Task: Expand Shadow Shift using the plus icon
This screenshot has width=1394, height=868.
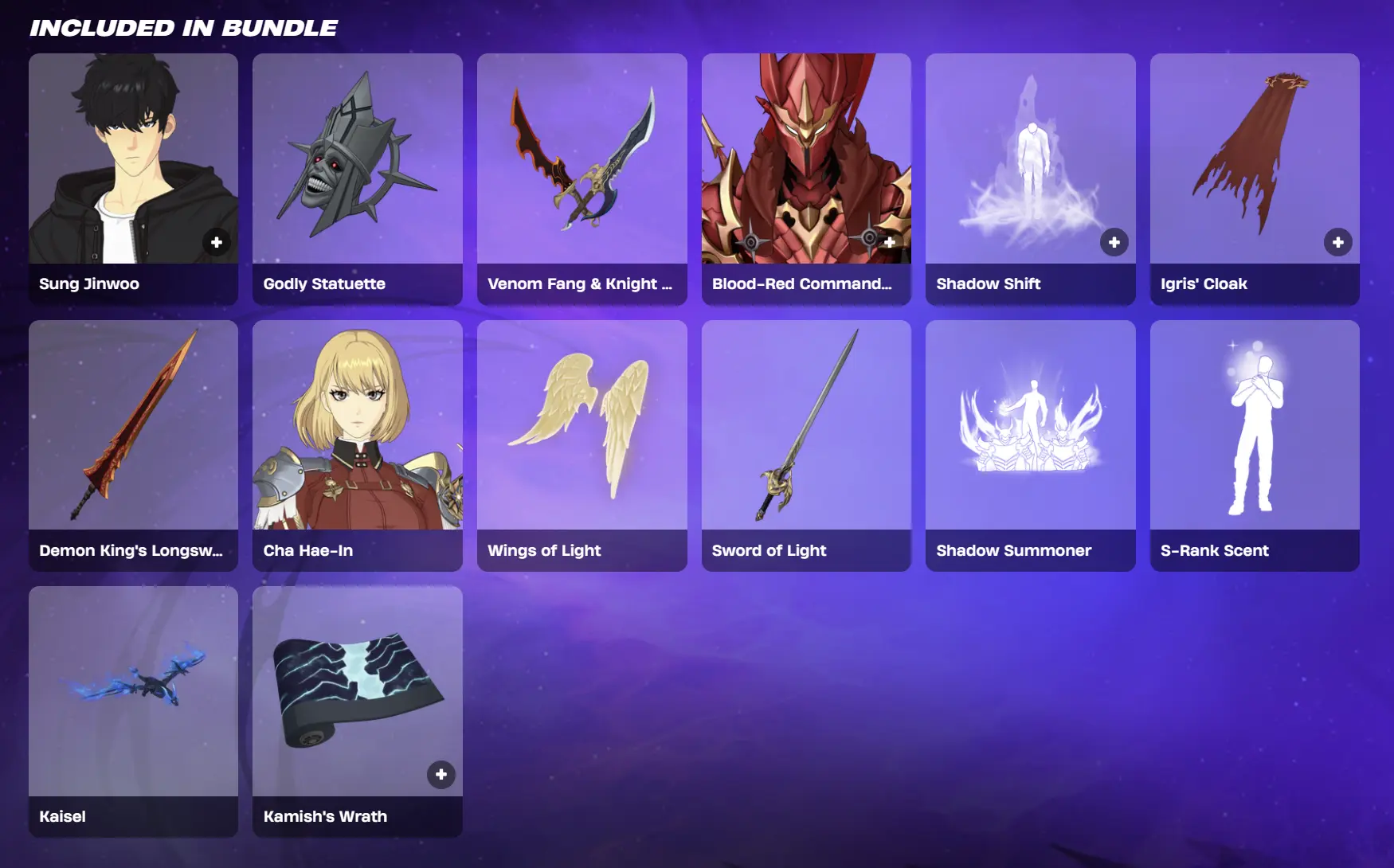Action: point(1114,241)
